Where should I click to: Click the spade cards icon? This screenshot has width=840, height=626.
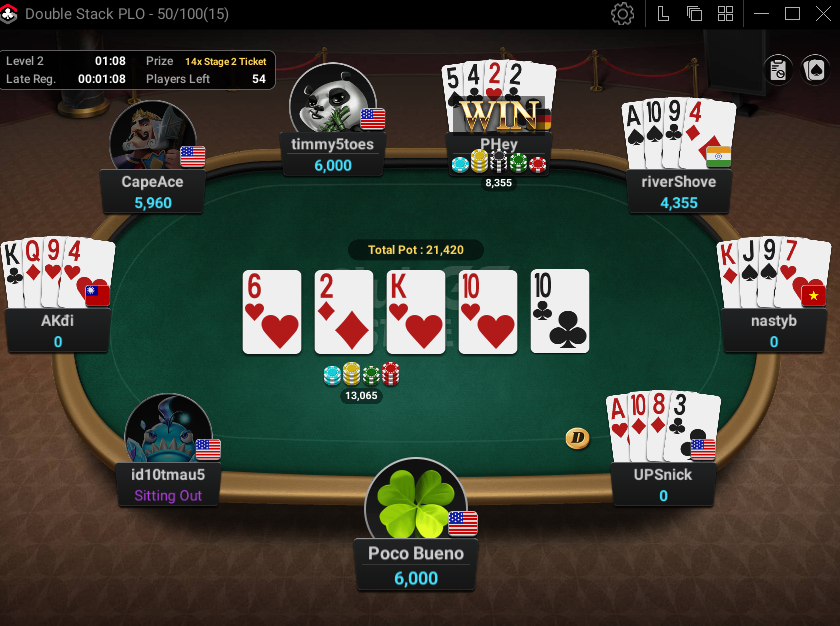tap(815, 69)
